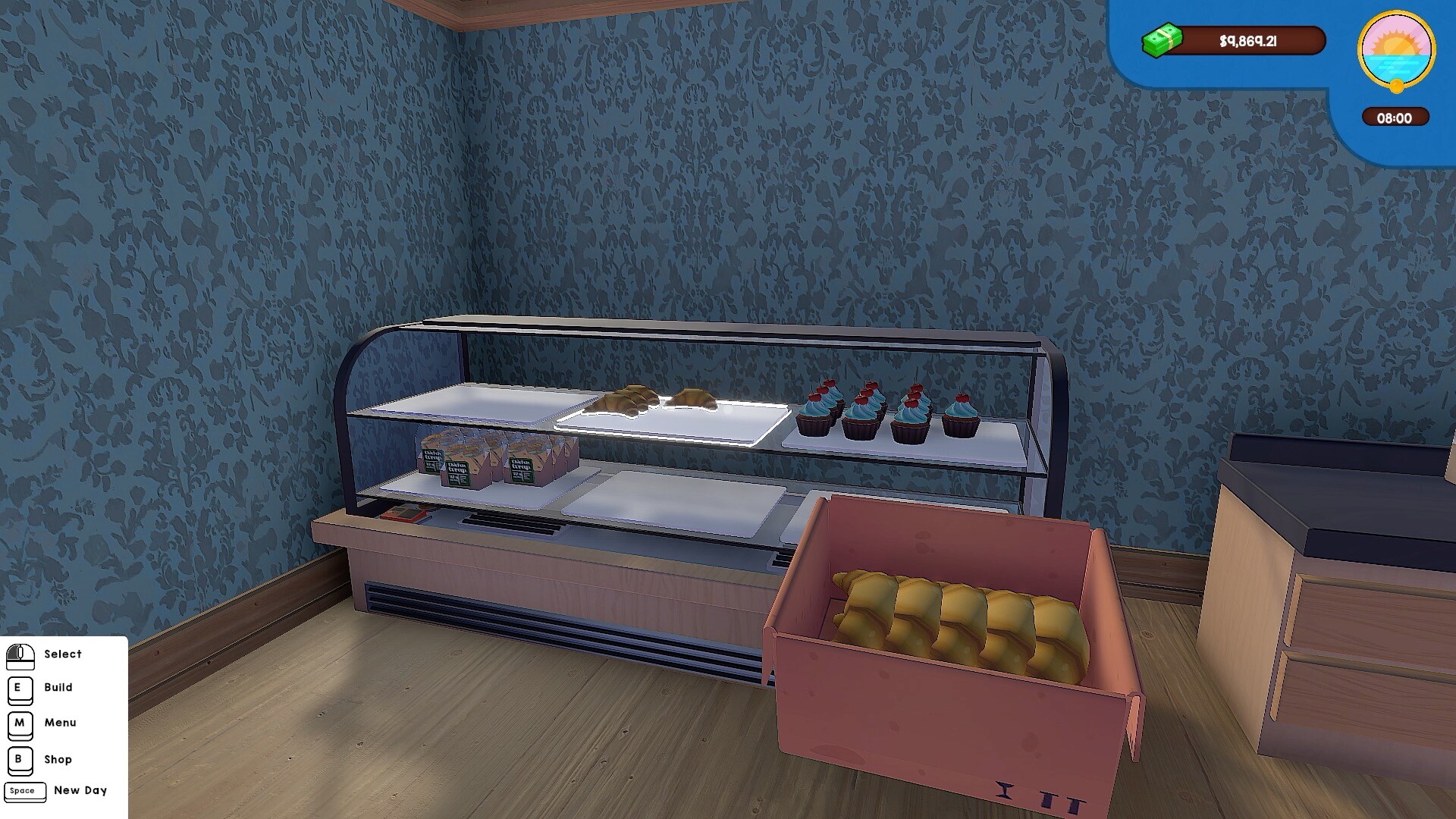Click the New Day label
The width and height of the screenshot is (1456, 819).
tap(80, 791)
